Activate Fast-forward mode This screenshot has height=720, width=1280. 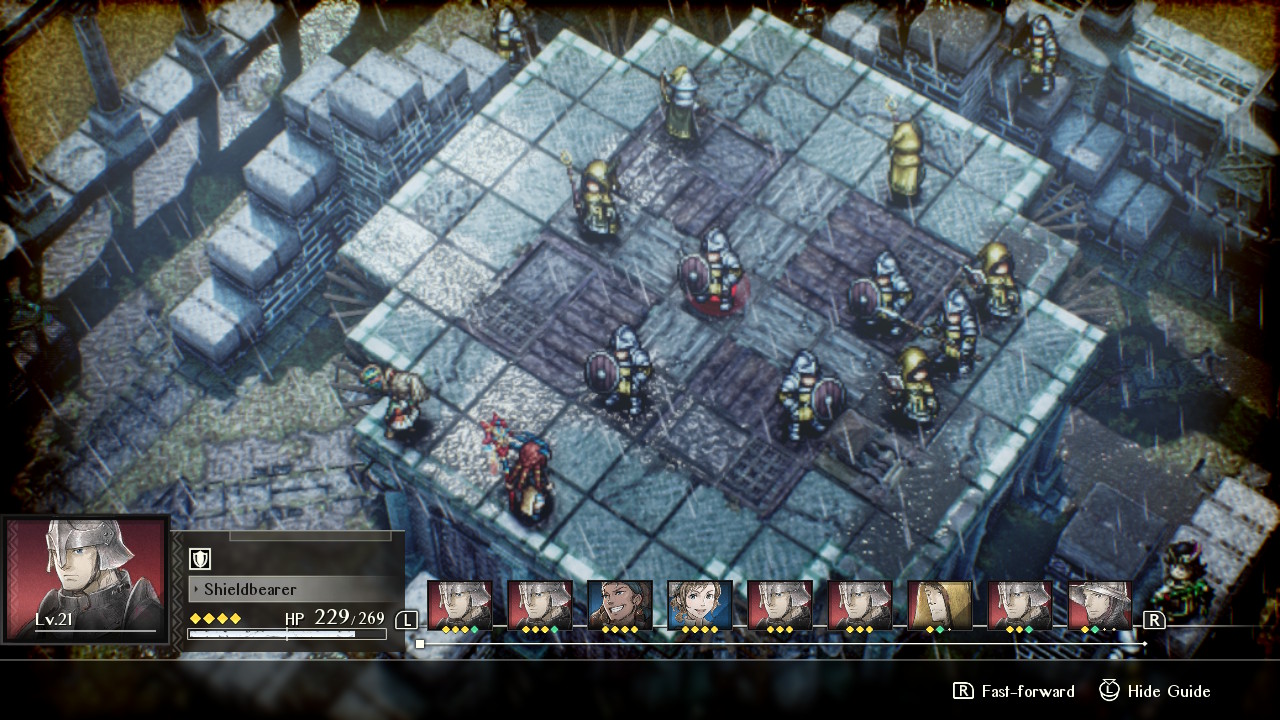click(x=1030, y=691)
